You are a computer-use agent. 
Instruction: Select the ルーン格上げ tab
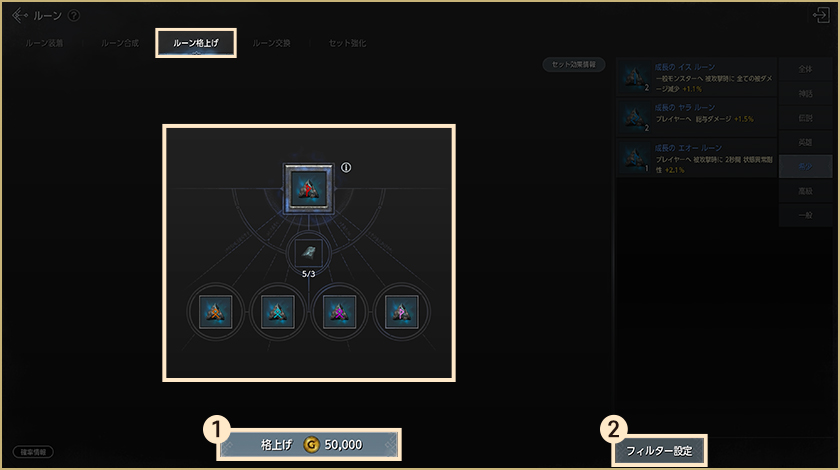coord(196,44)
